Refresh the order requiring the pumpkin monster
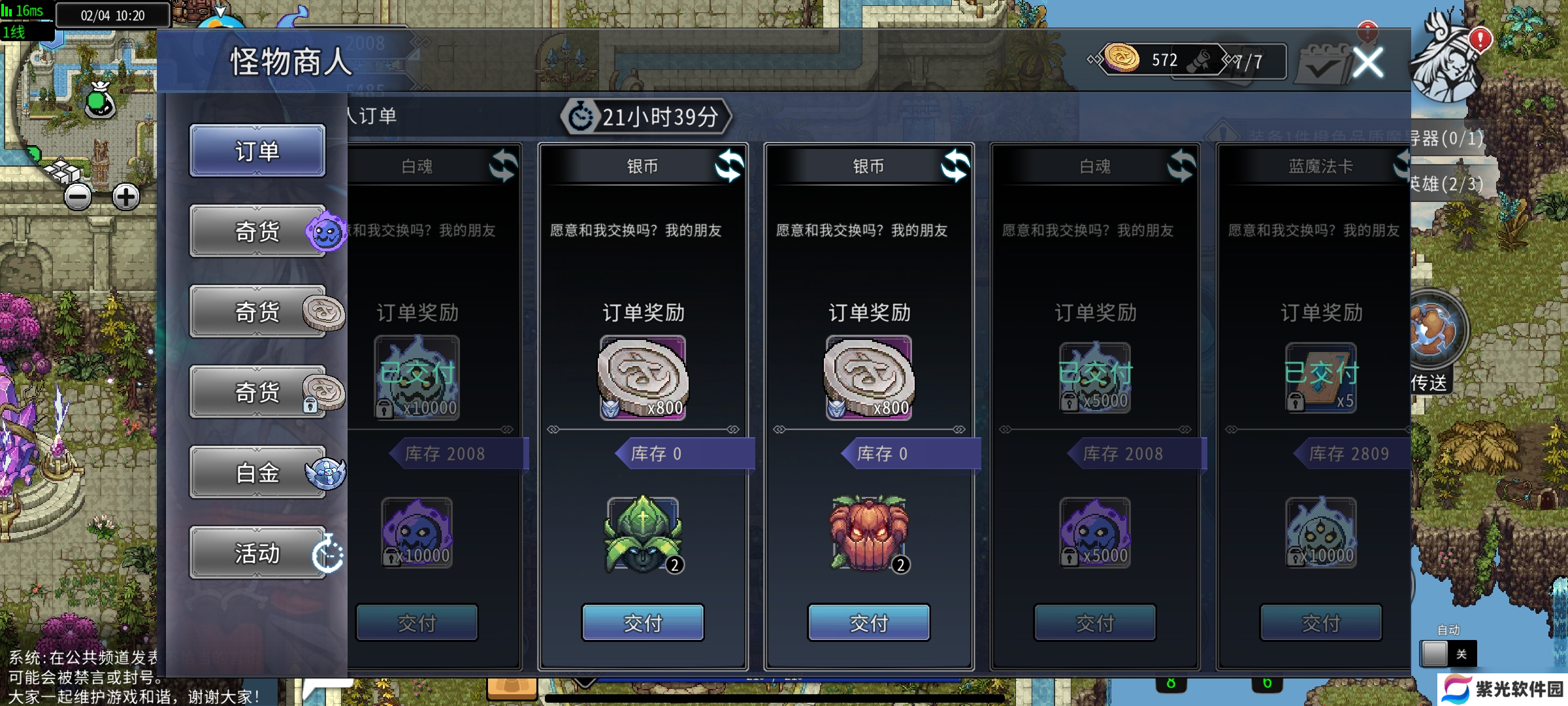Image resolution: width=1568 pixels, height=706 pixels. pos(955,165)
